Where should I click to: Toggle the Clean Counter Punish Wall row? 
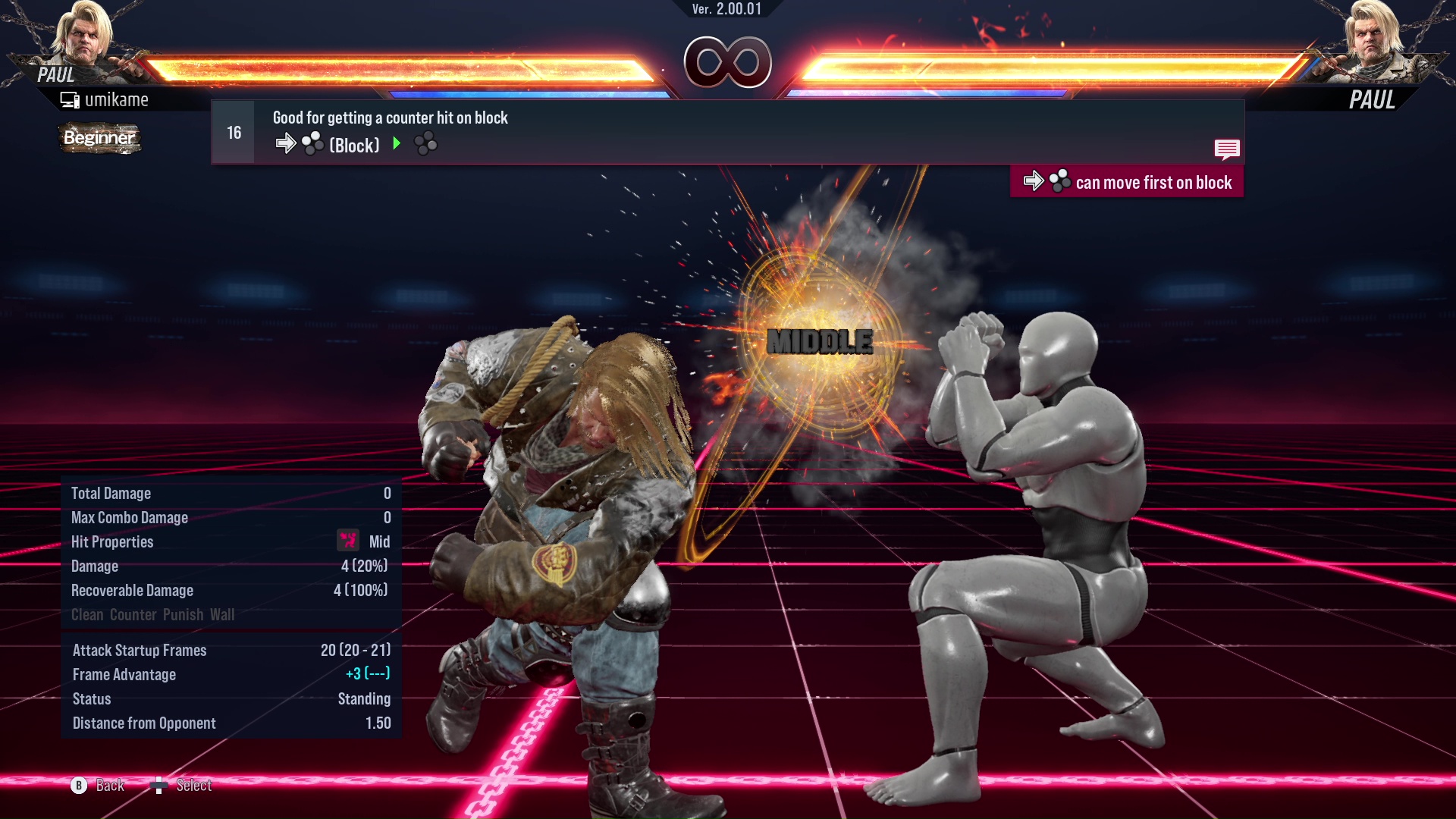coord(152,614)
